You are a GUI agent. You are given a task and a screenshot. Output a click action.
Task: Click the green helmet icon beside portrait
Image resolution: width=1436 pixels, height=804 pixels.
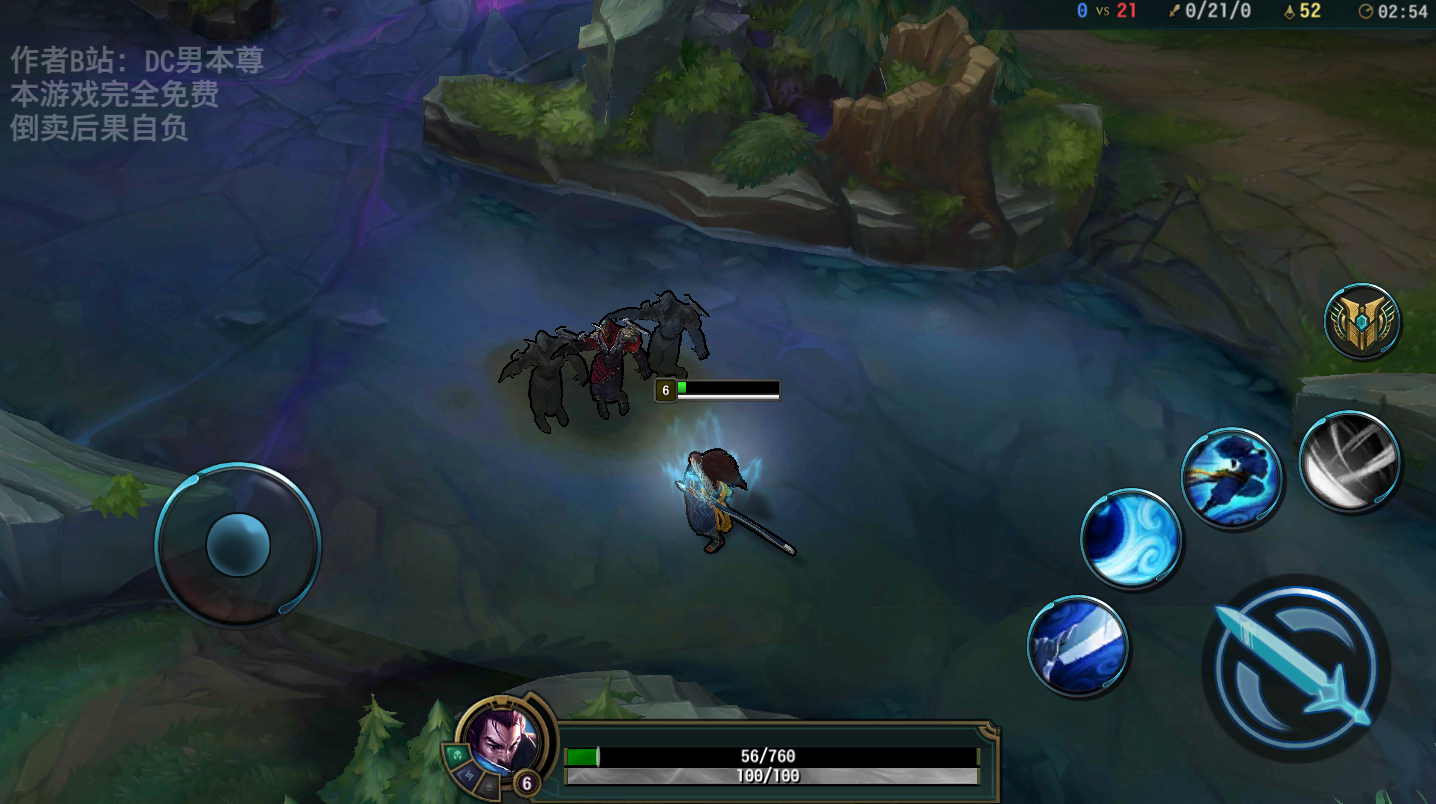coord(456,755)
